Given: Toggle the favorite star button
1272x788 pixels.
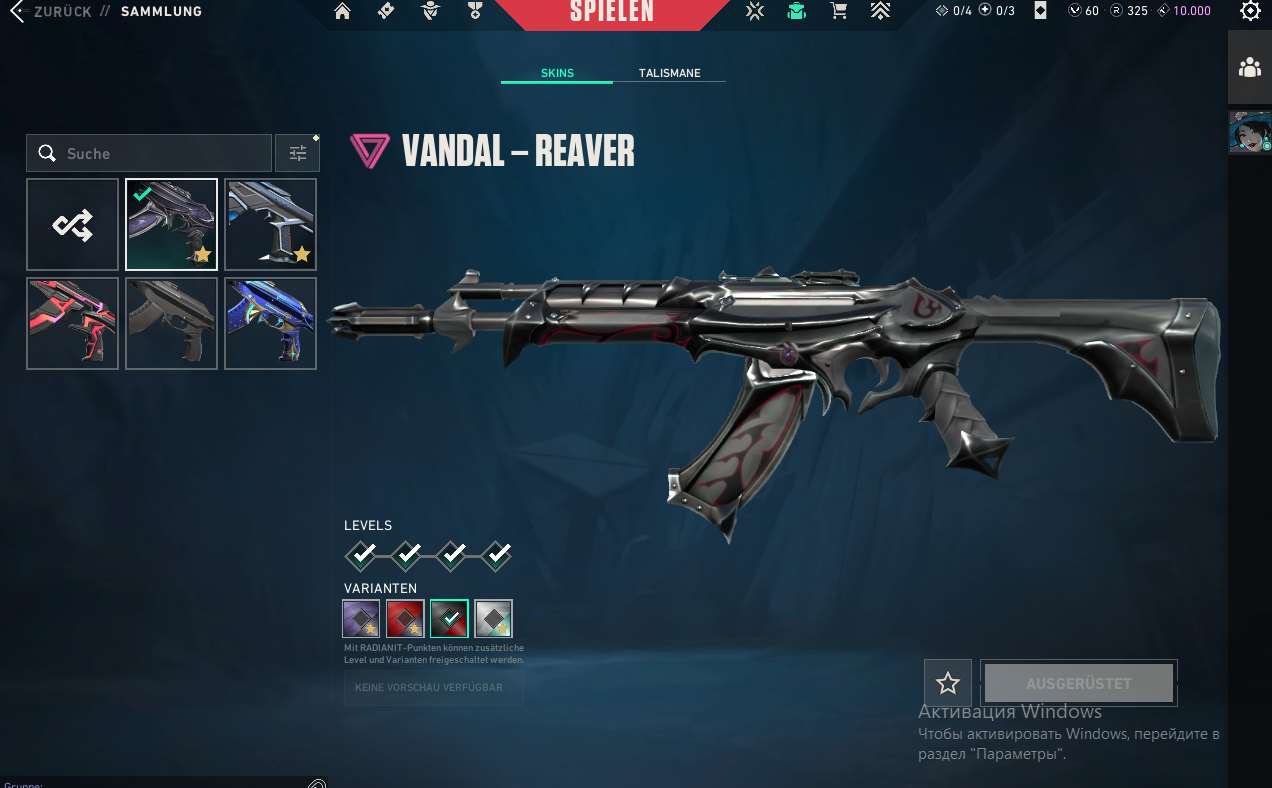Looking at the screenshot, I should point(948,684).
